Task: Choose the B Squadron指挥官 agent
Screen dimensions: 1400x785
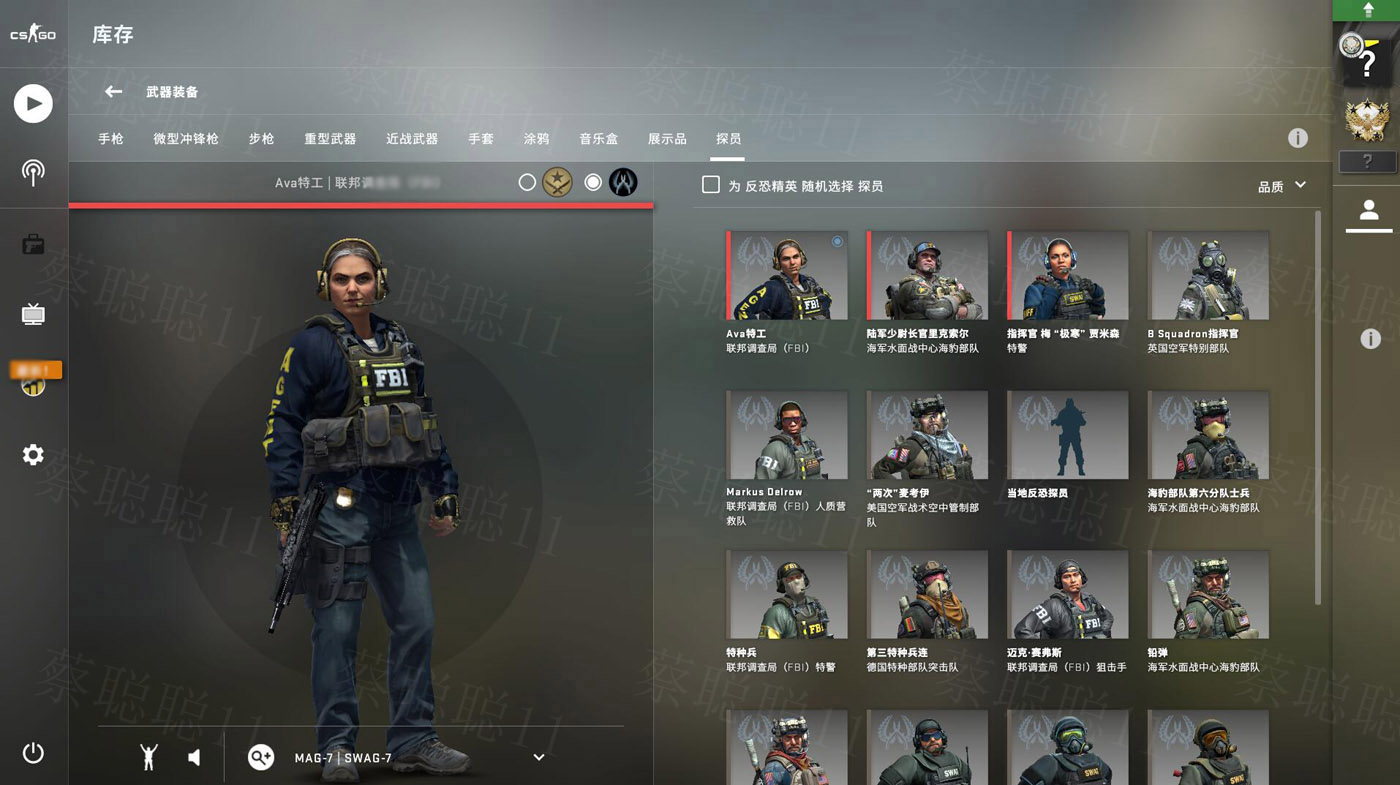Action: point(1208,276)
